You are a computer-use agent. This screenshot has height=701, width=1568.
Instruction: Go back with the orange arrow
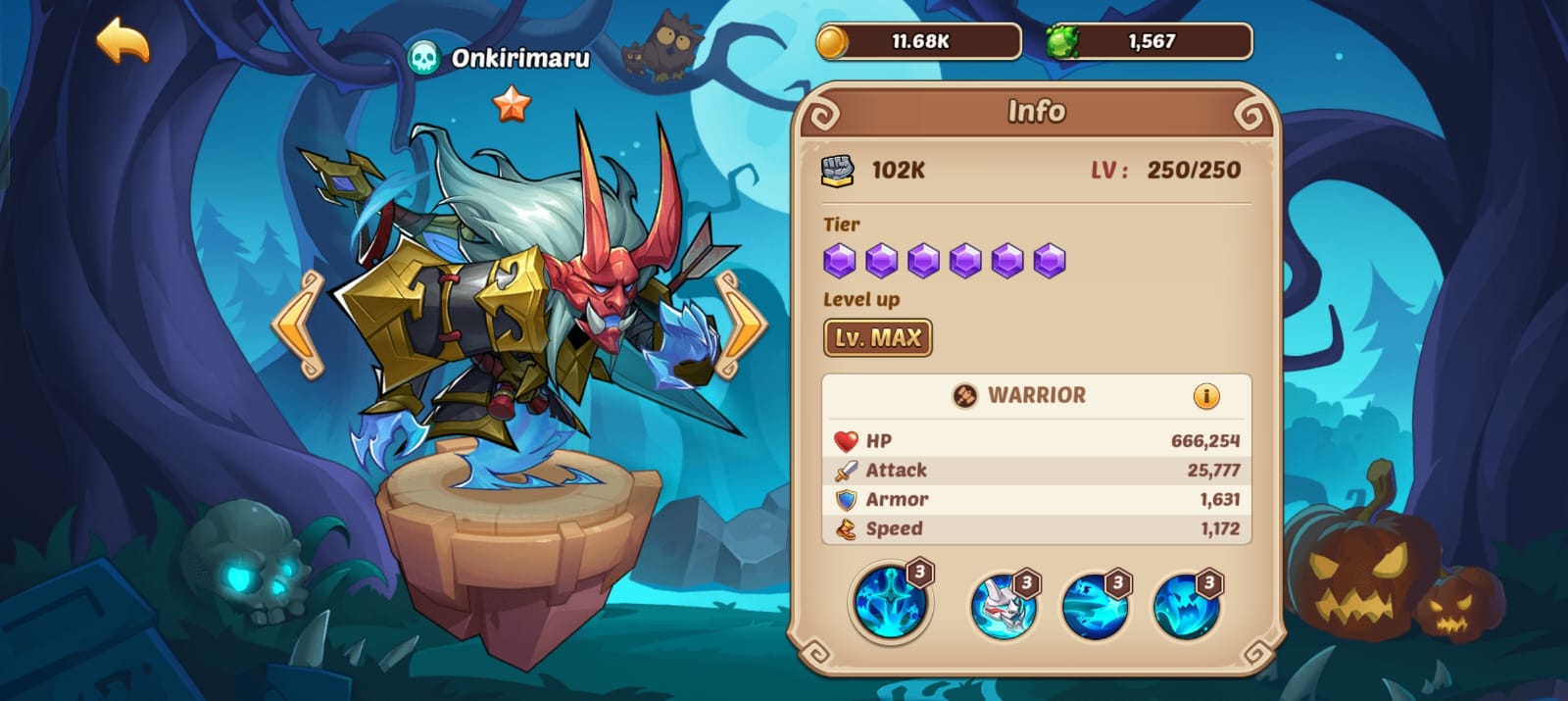(123, 41)
